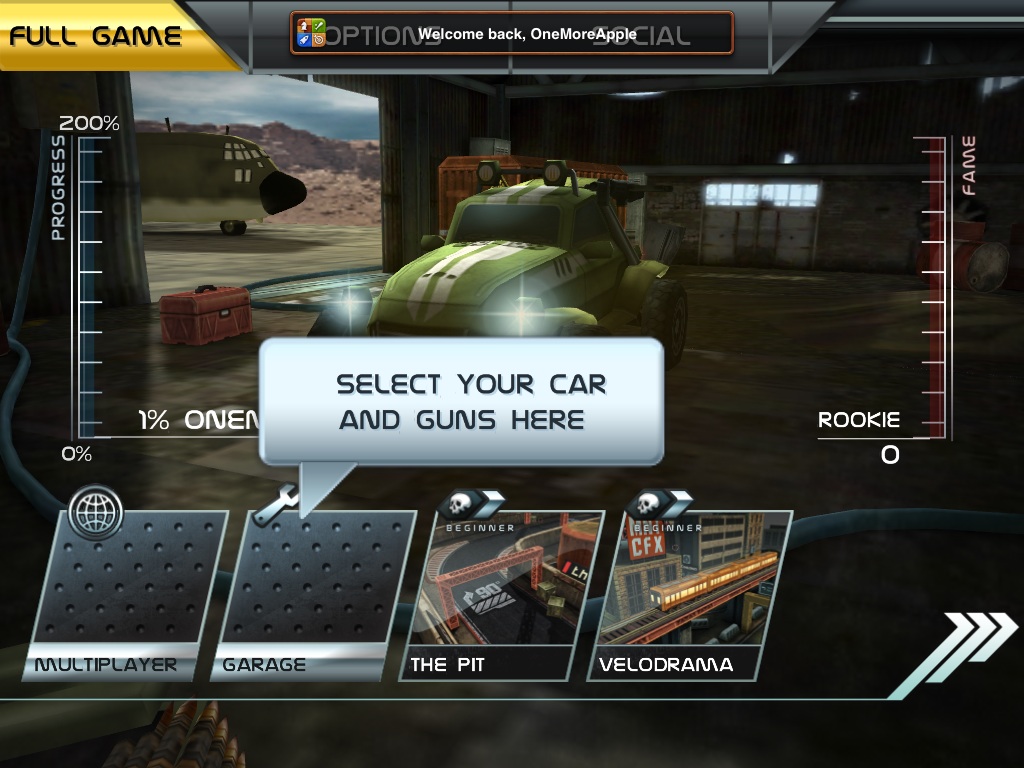The width and height of the screenshot is (1024, 768).
Task: Select The Pit track
Action: pos(503,594)
